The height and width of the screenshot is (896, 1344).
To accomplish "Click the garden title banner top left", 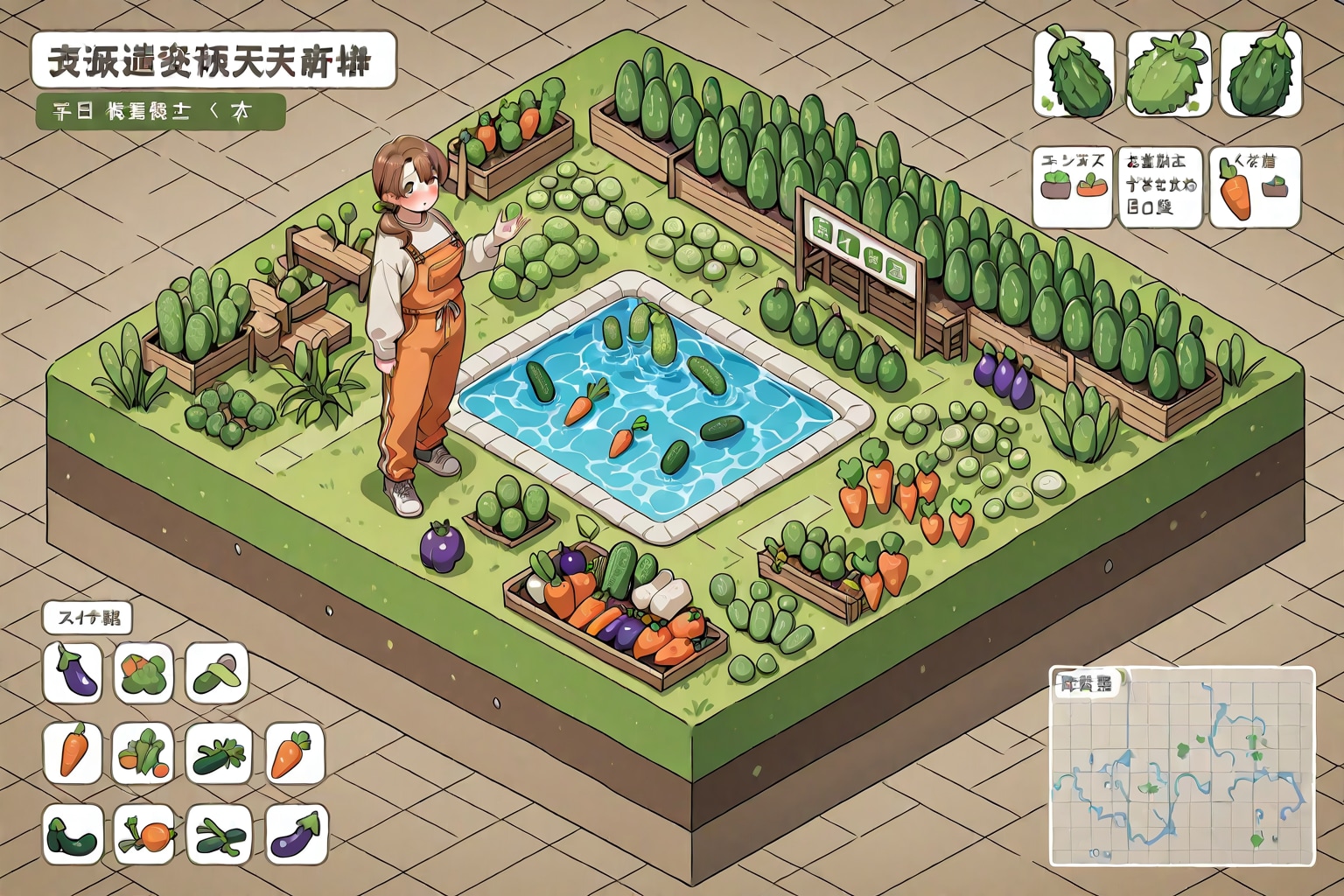I will (x=214, y=63).
